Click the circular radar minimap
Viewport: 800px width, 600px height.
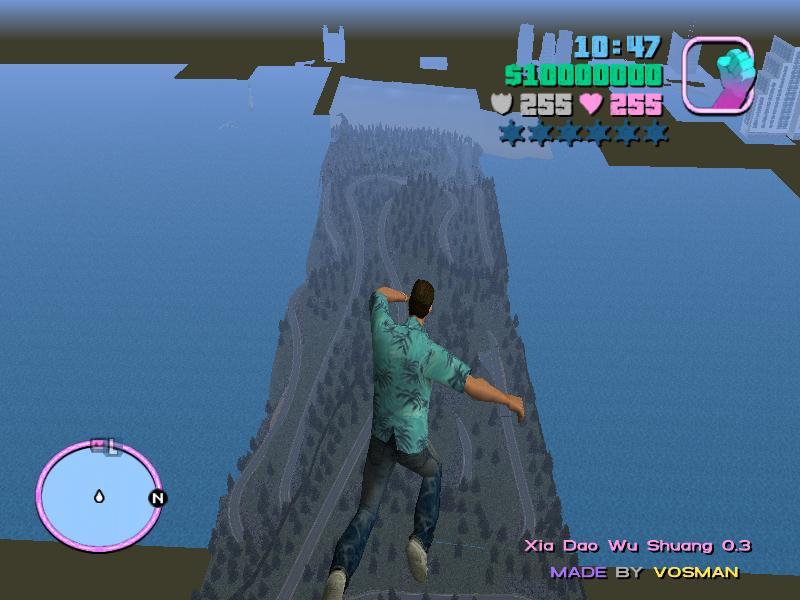pyautogui.click(x=98, y=493)
